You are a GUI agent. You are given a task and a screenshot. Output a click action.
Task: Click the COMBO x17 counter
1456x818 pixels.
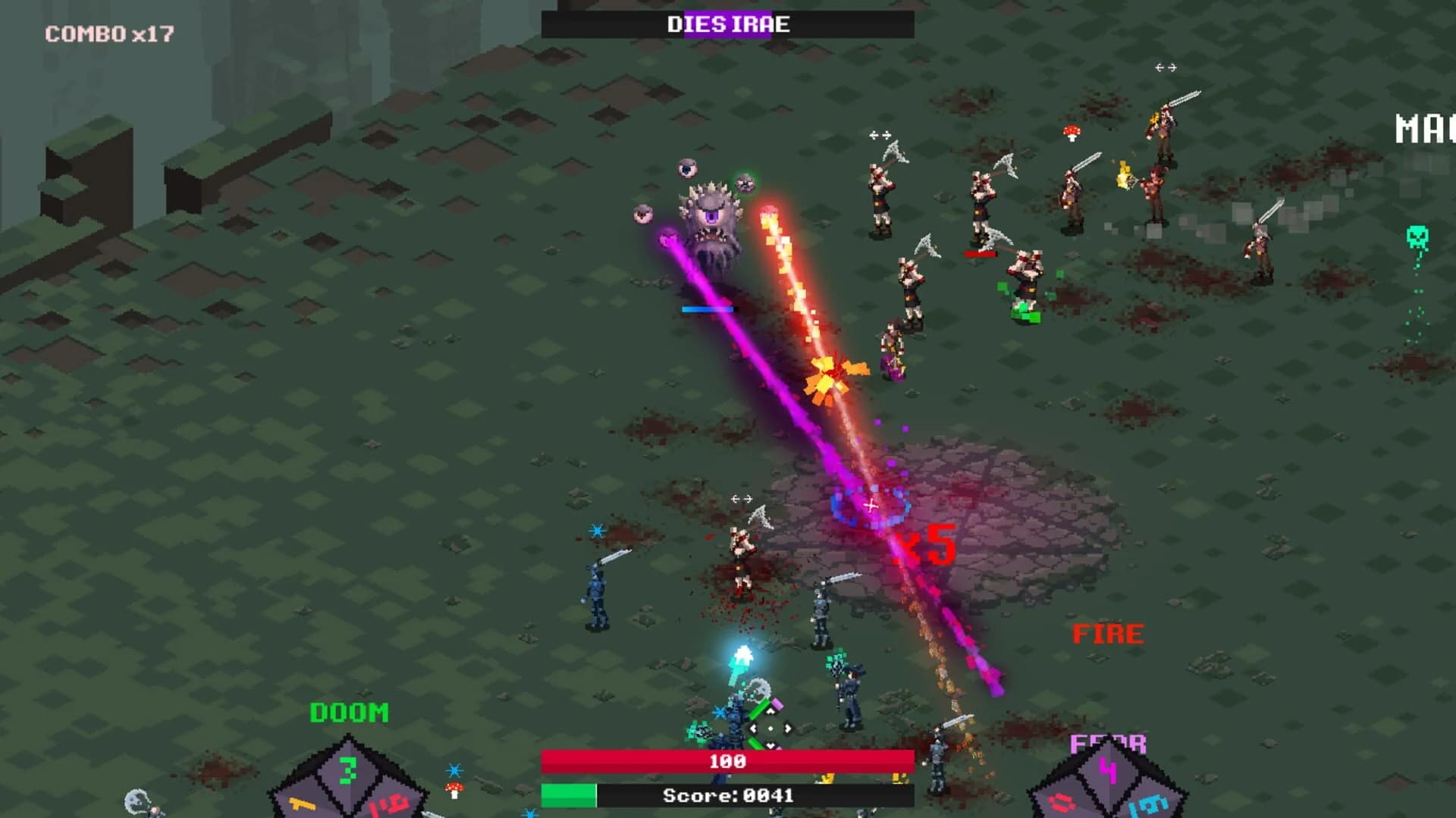click(x=108, y=33)
